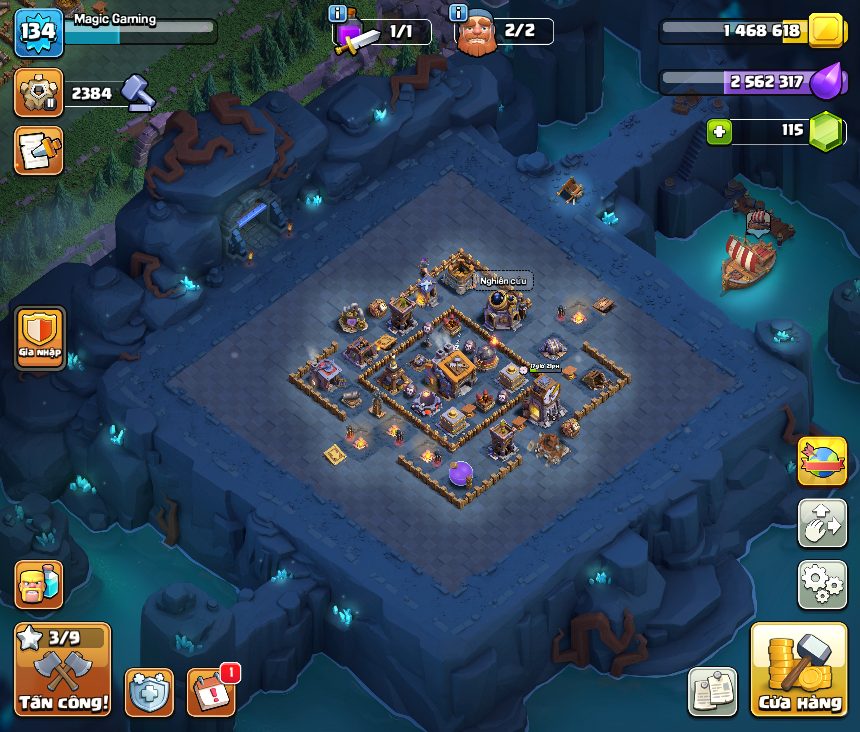Open the Cửa Hàng shop
Image resolution: width=860 pixels, height=732 pixels.
[x=798, y=669]
